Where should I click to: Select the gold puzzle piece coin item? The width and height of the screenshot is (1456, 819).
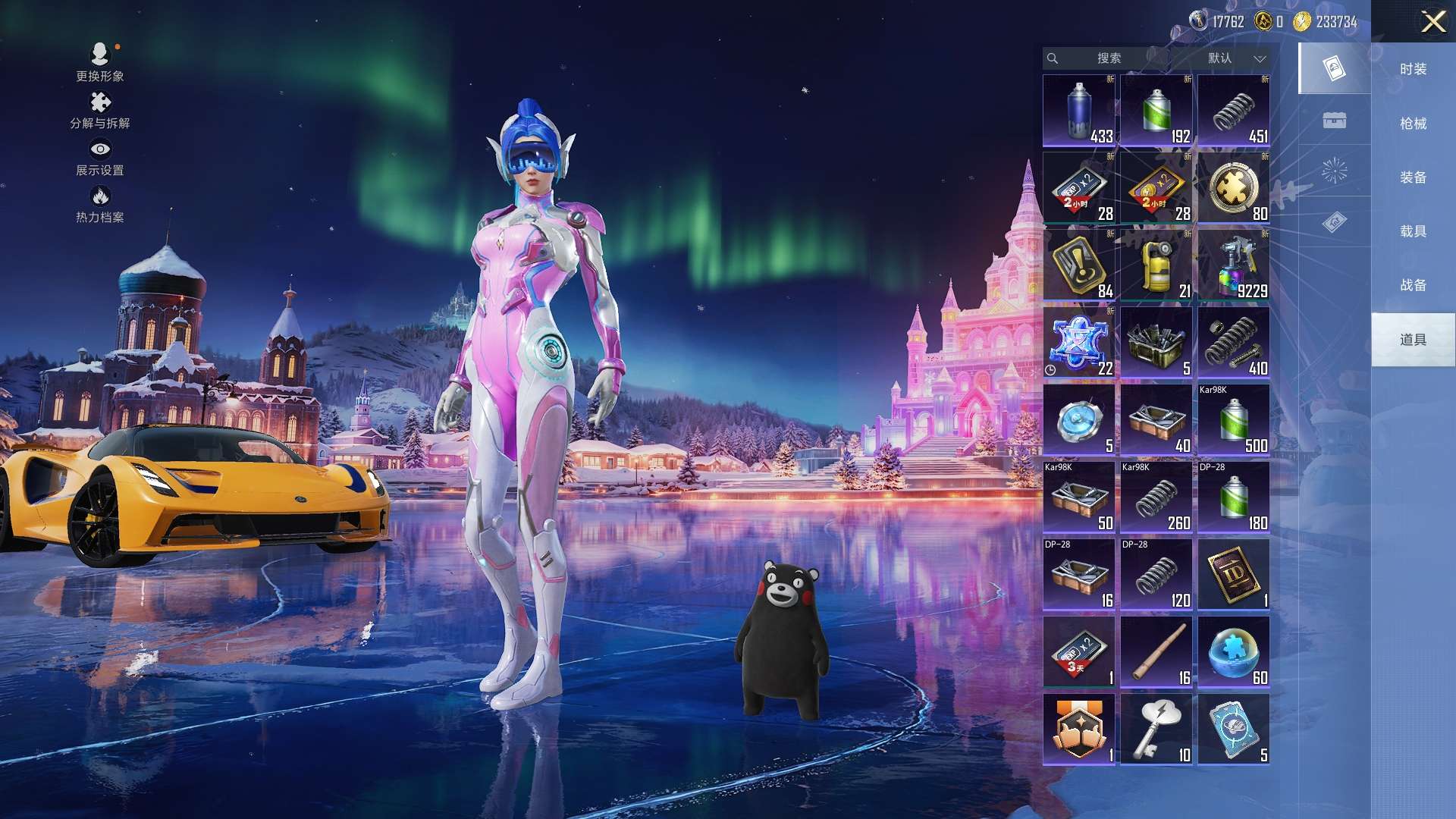[1233, 188]
